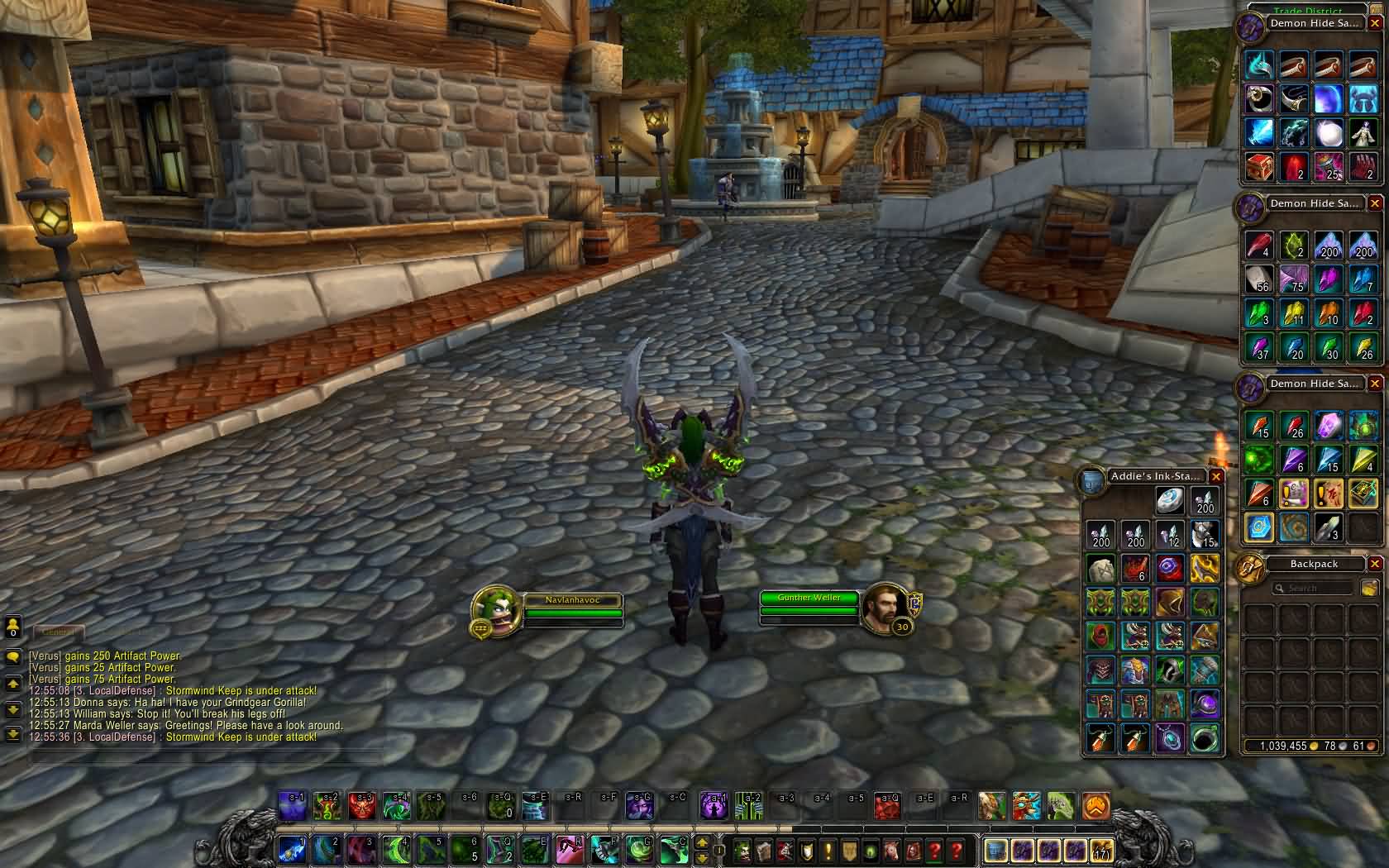This screenshot has height=868, width=1389.
Task: Click the bag sort button beside Search
Action: pyautogui.click(x=1368, y=588)
